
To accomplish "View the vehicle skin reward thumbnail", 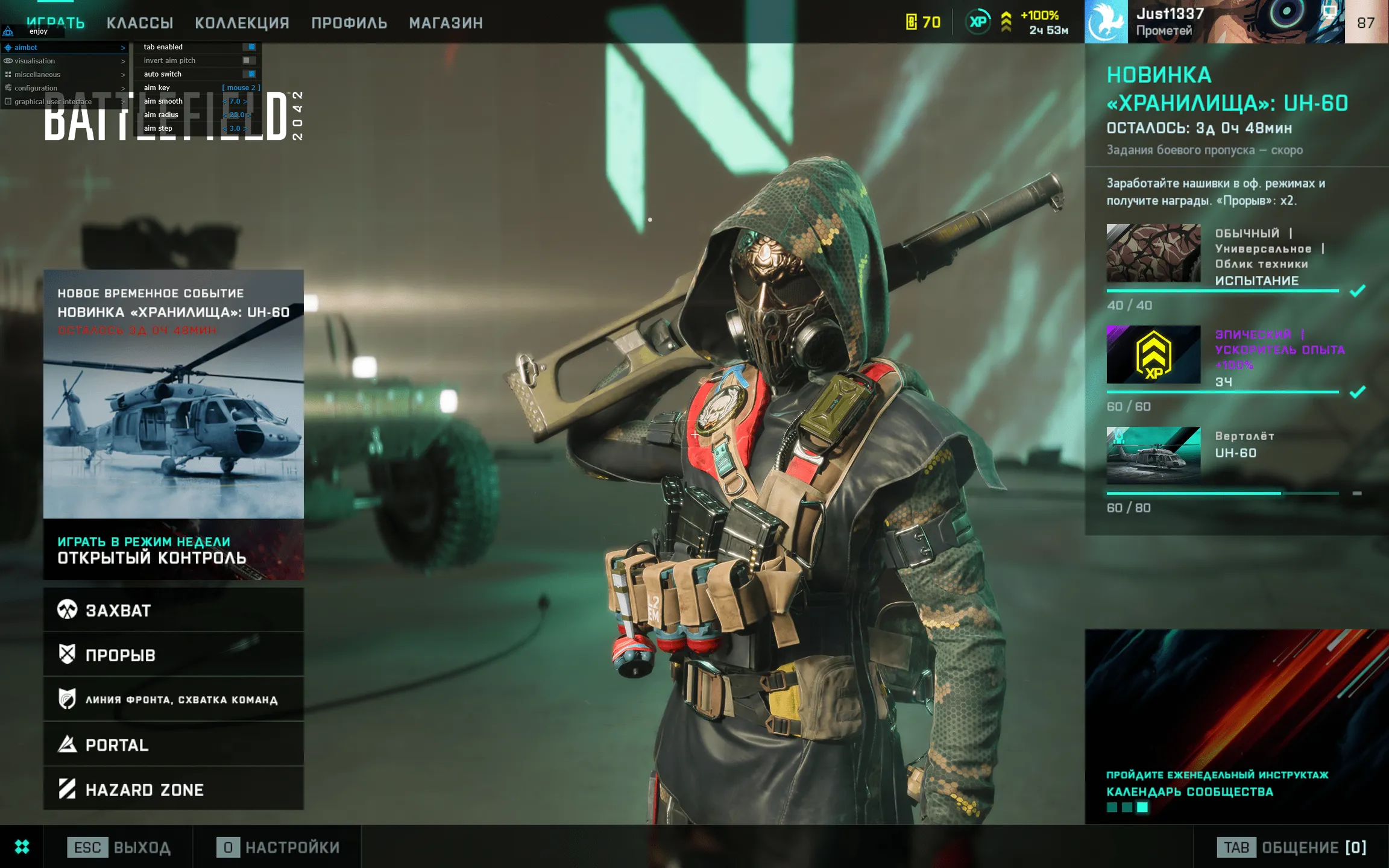I will pos(1153,253).
